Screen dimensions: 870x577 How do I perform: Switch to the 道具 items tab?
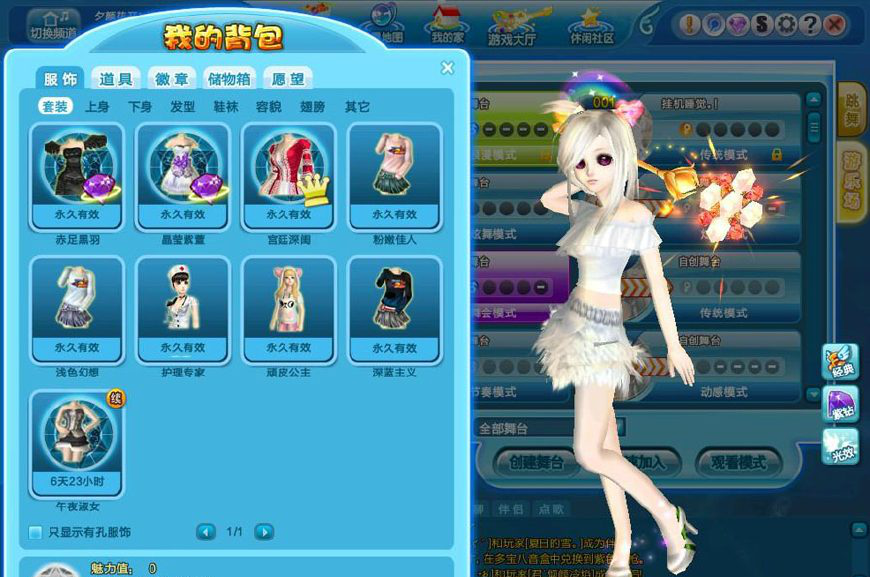[x=116, y=79]
